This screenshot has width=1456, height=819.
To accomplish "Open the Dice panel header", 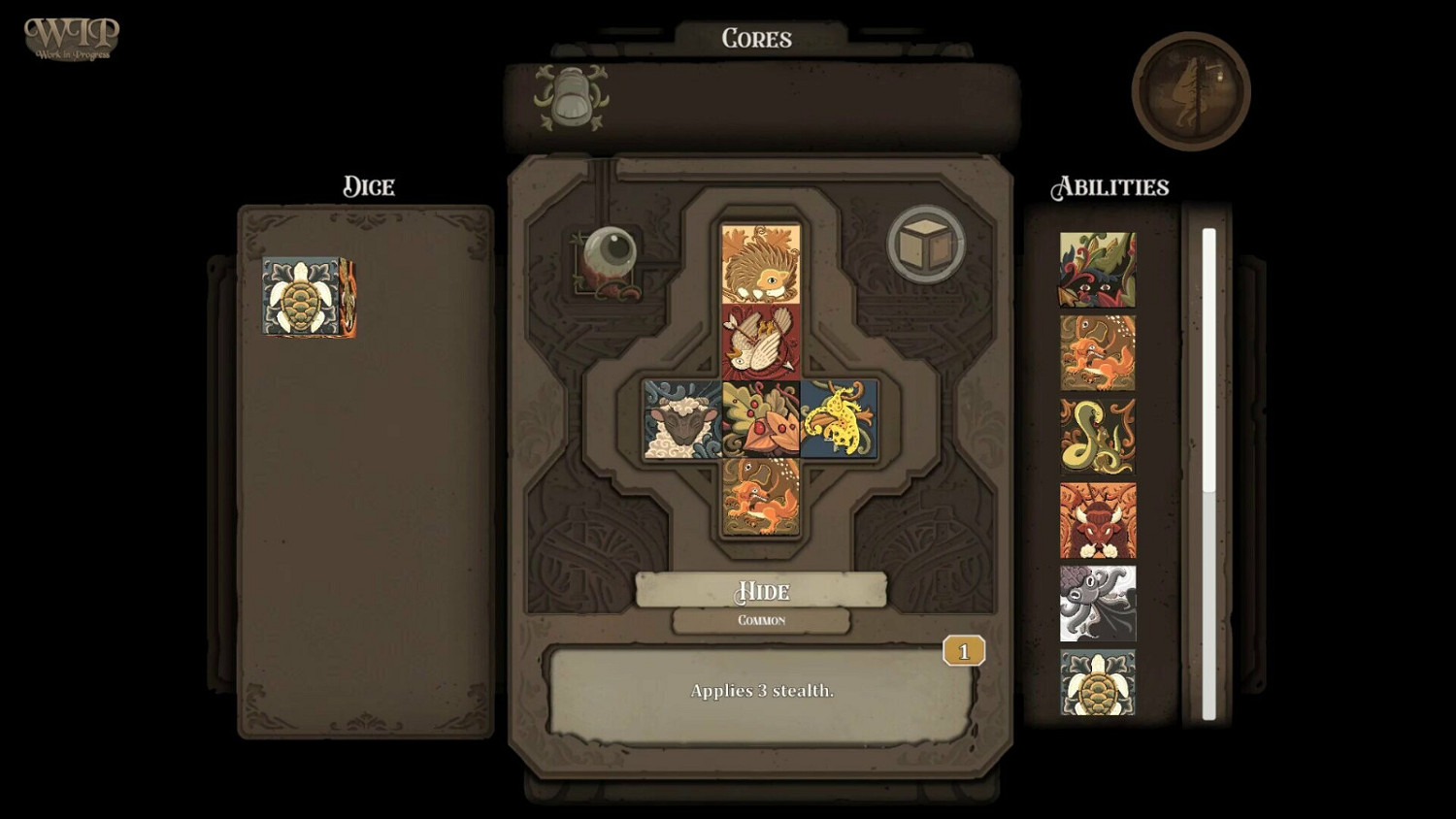I will click(367, 186).
